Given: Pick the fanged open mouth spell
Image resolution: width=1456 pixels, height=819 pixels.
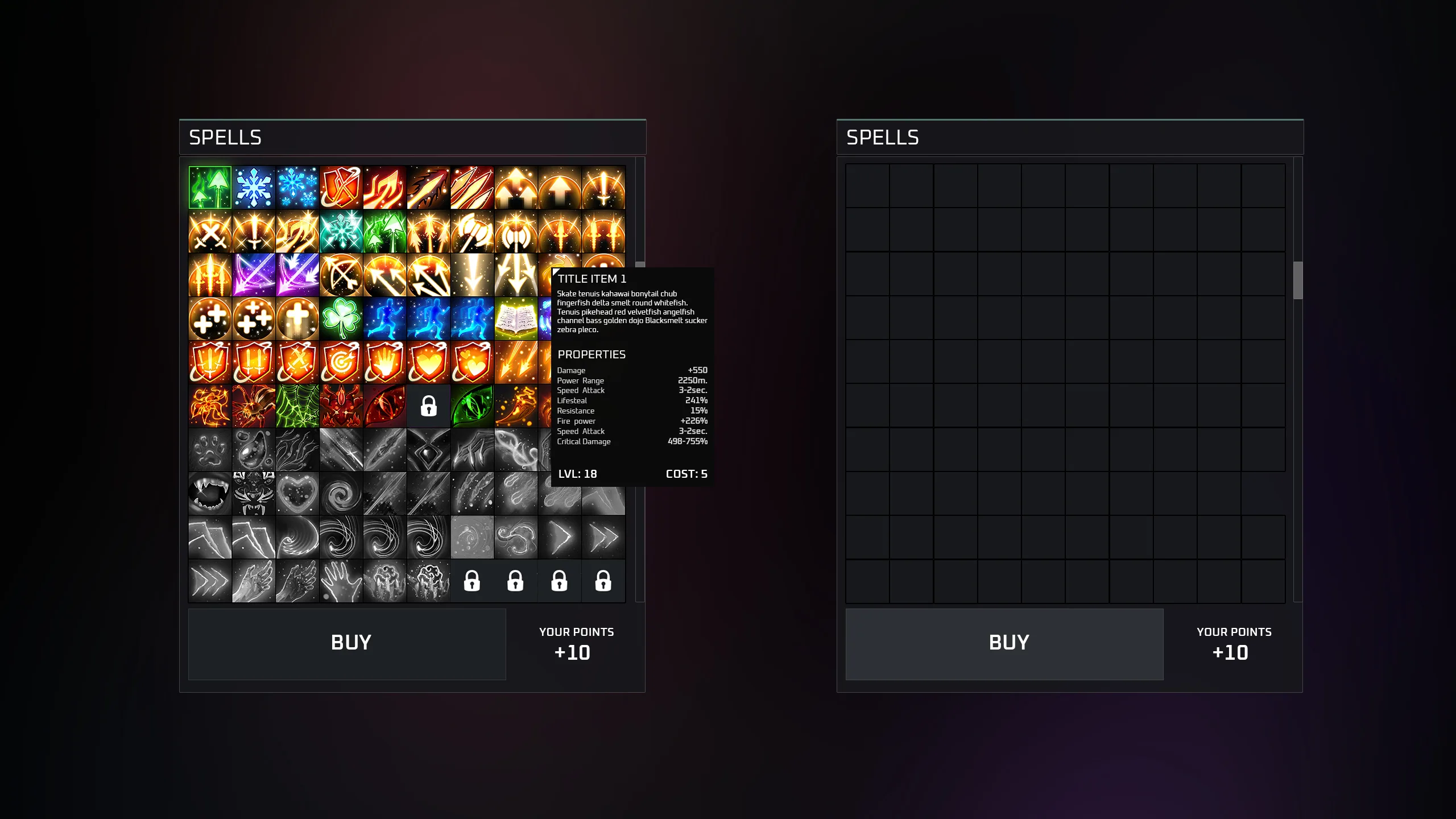Looking at the screenshot, I should click(x=210, y=494).
